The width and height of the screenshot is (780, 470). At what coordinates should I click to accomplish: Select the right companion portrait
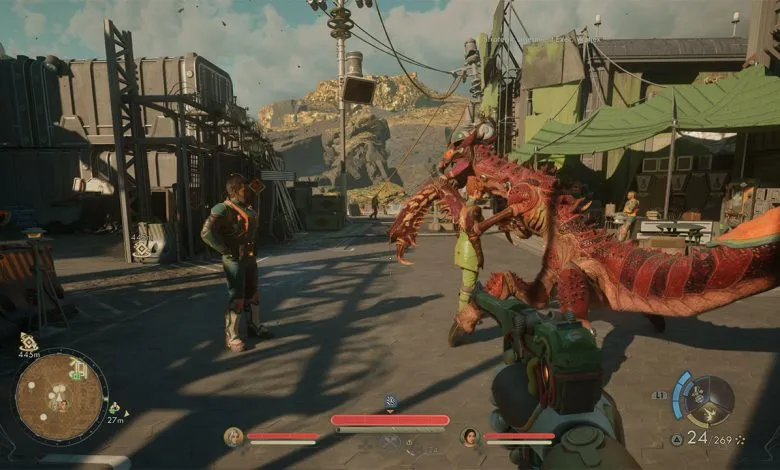coord(469,436)
